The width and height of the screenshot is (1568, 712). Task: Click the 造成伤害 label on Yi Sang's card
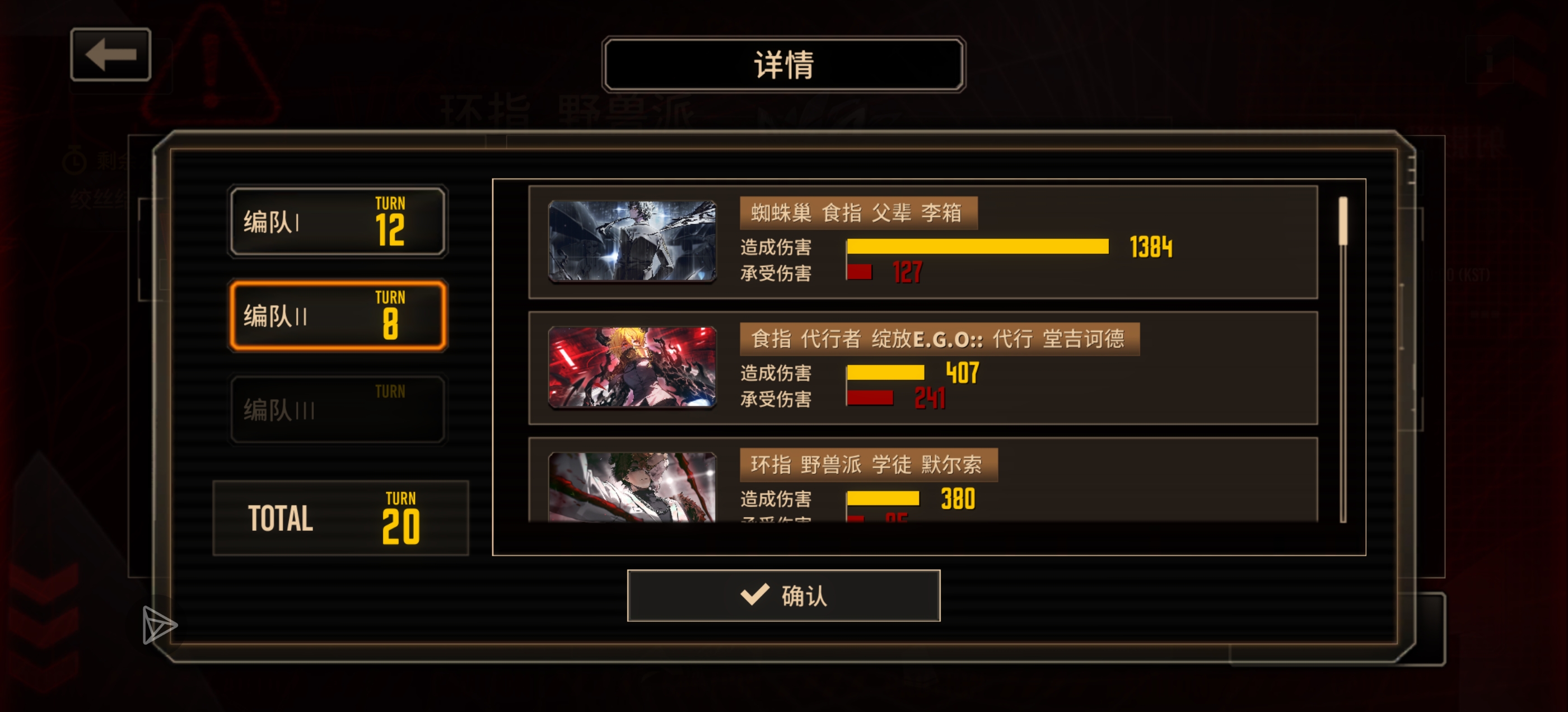coord(776,247)
